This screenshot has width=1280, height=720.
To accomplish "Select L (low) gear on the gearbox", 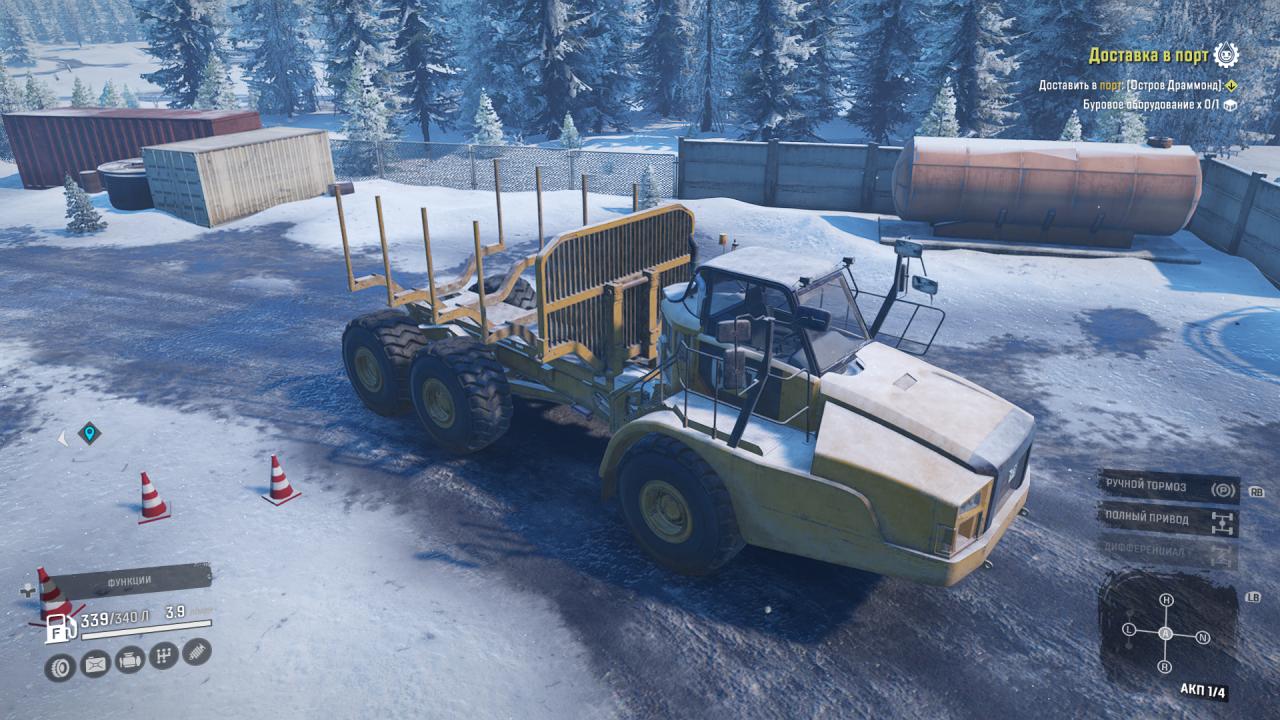I will point(1129,630).
